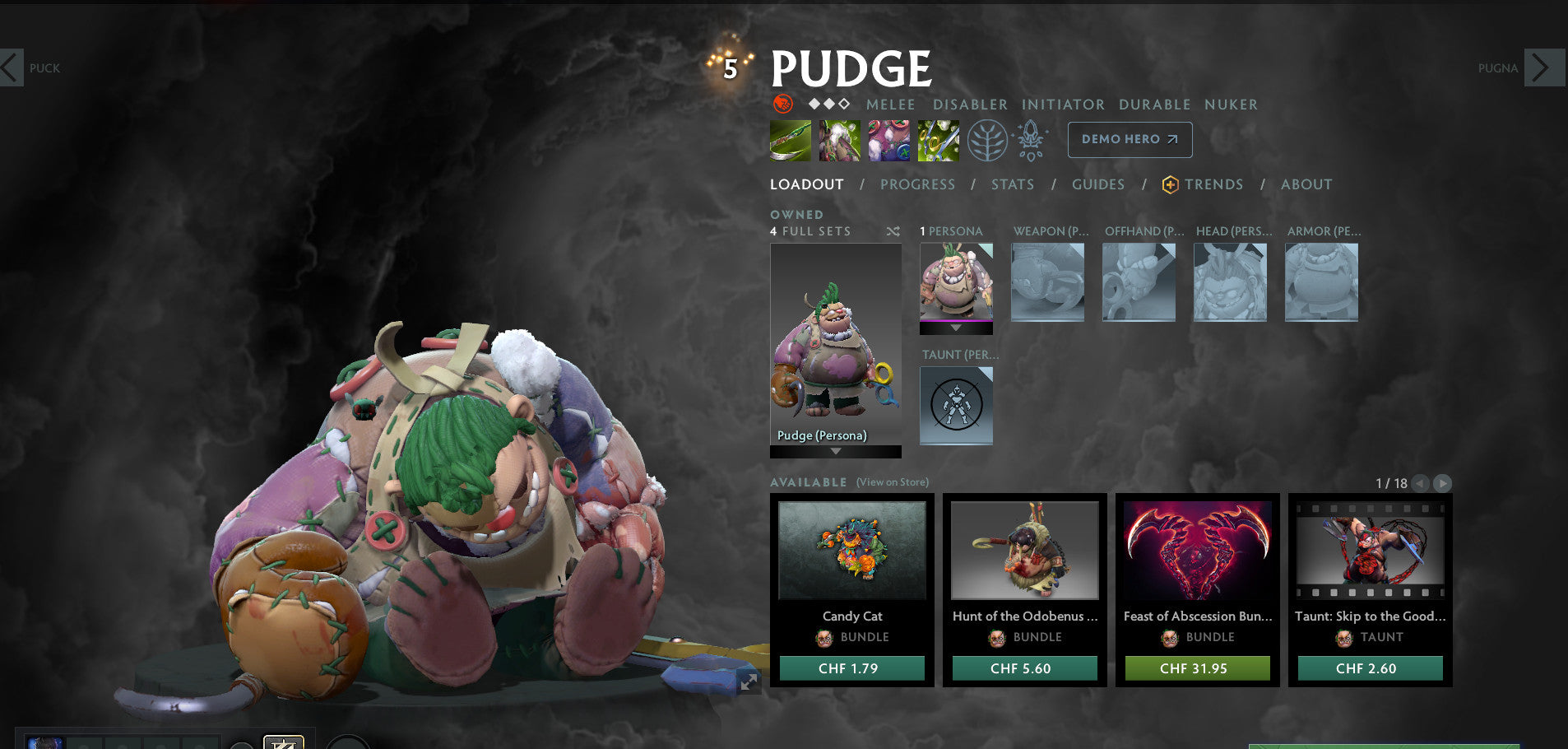Click the DEMO HERO button

(1130, 140)
